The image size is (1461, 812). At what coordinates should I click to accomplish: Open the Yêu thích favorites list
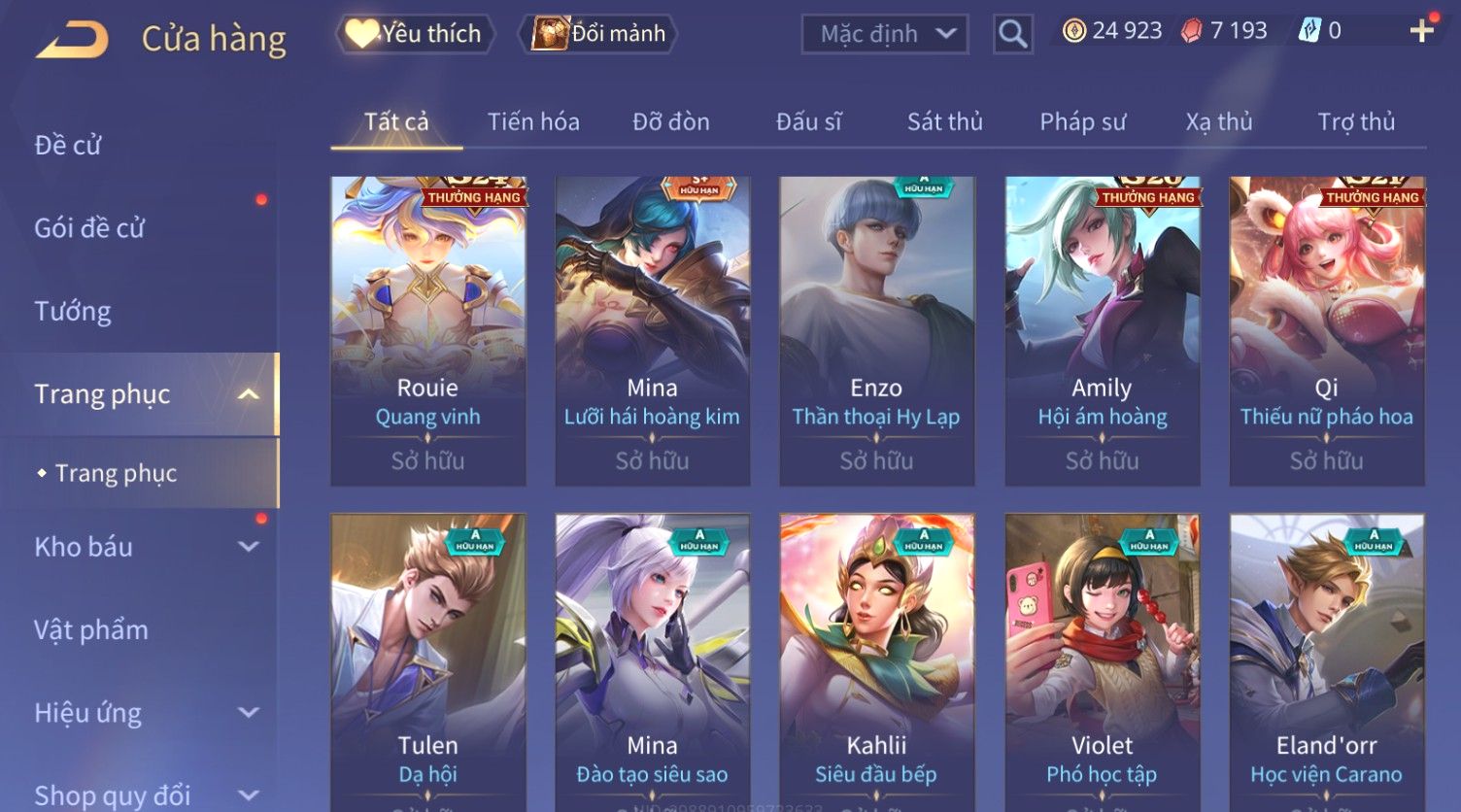coord(415,34)
